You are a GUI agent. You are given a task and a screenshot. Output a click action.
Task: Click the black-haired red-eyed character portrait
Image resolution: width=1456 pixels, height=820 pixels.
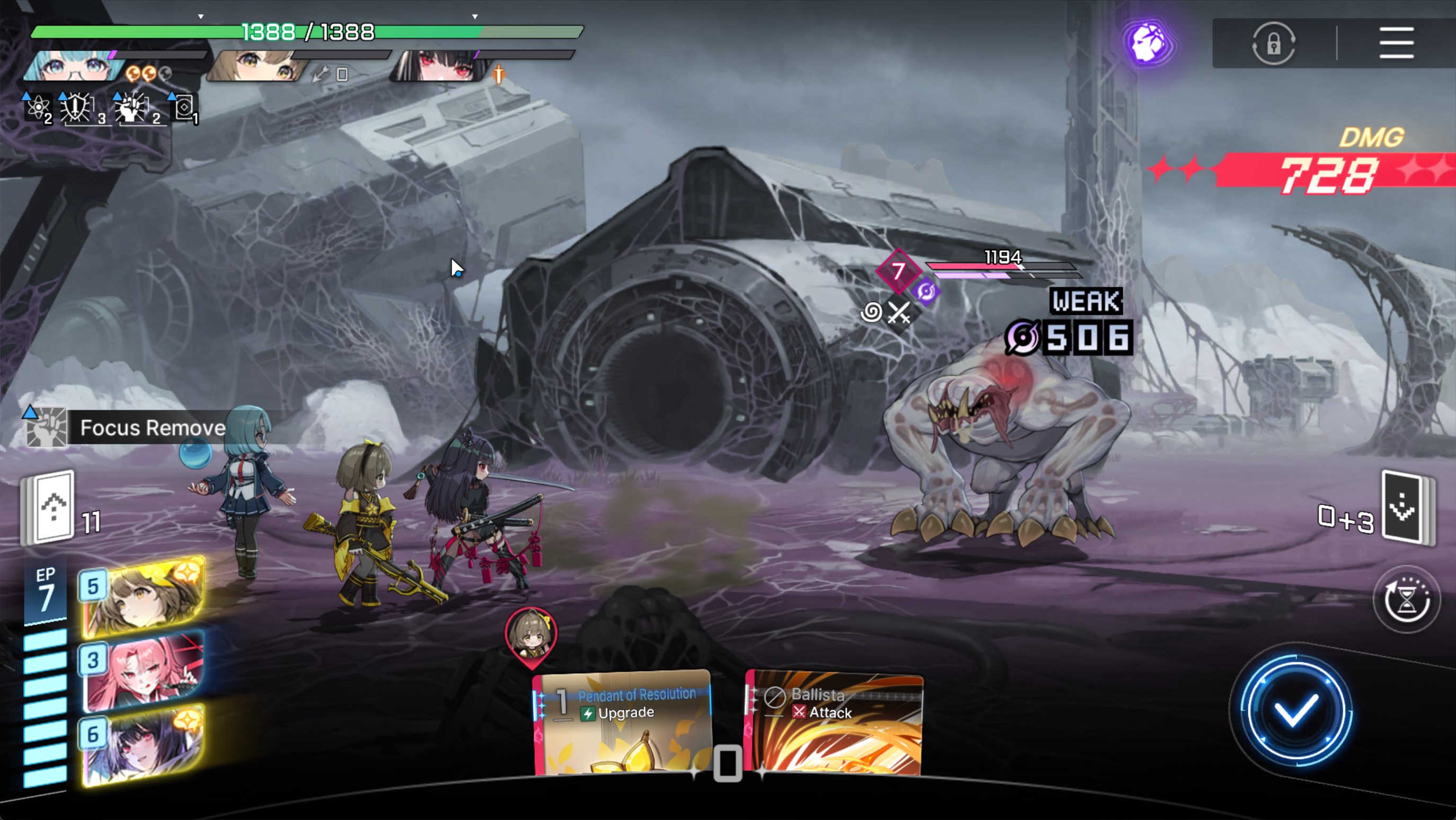point(440,66)
